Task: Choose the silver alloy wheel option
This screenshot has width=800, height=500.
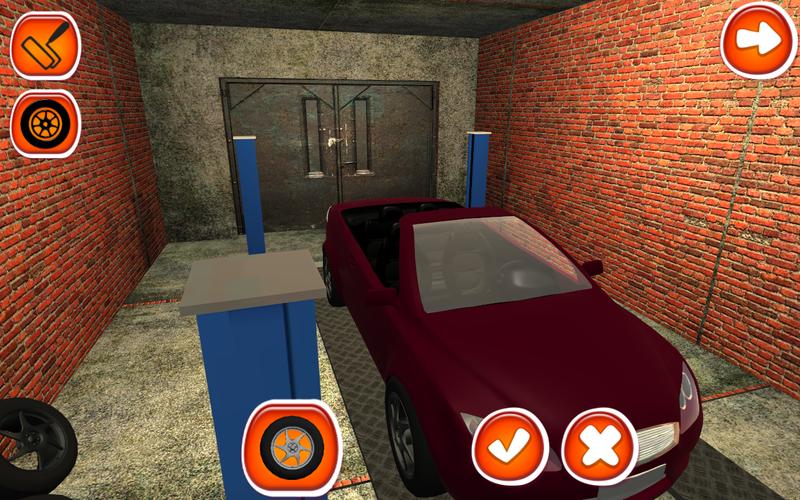Action: (292, 449)
